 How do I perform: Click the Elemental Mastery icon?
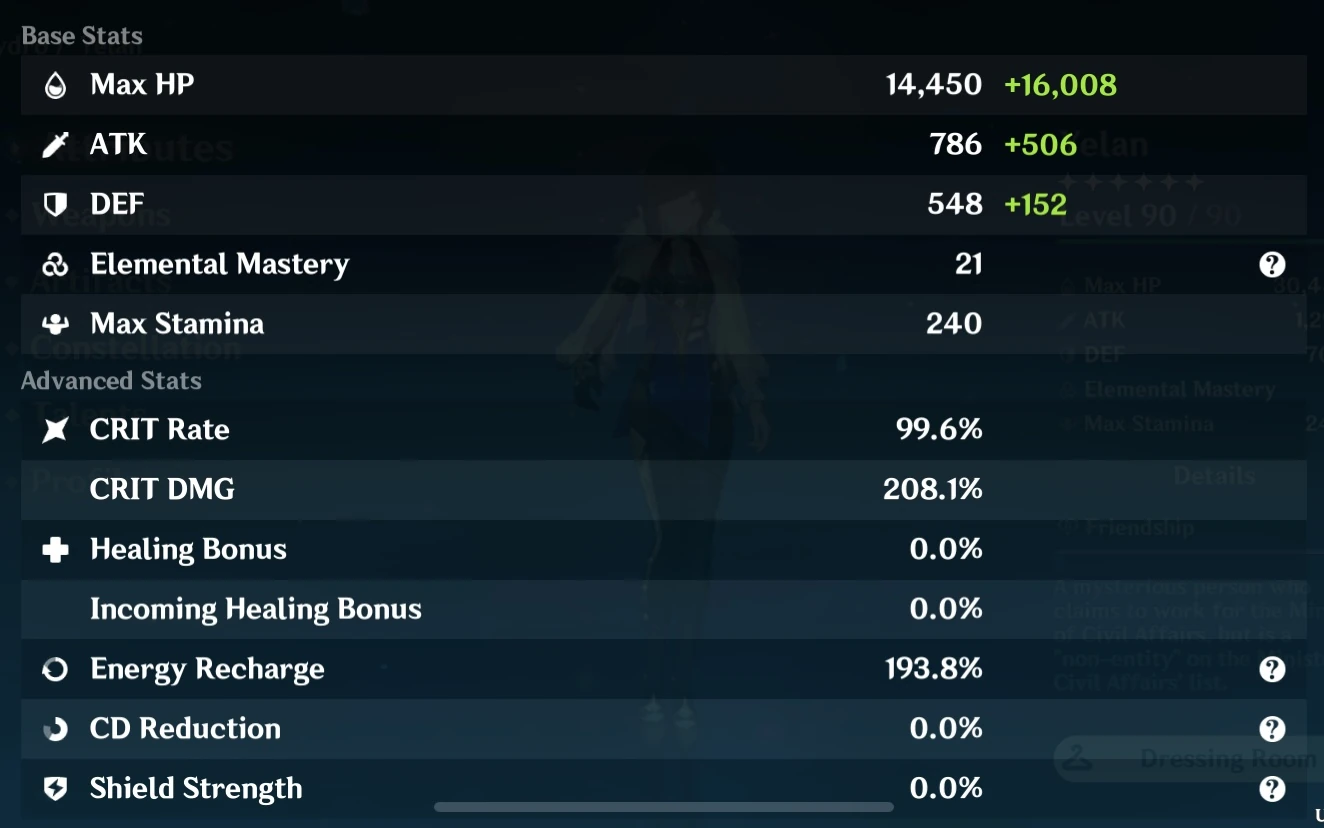point(56,264)
